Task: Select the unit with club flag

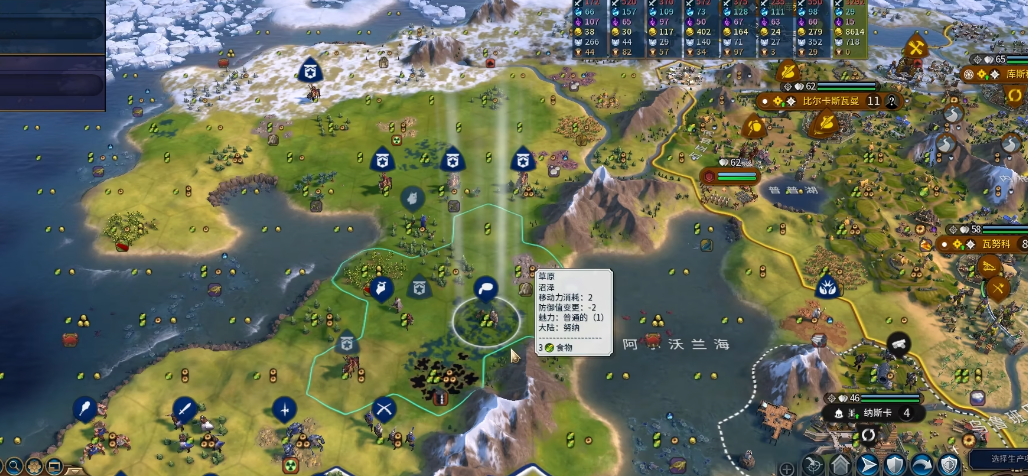Action: [86, 408]
